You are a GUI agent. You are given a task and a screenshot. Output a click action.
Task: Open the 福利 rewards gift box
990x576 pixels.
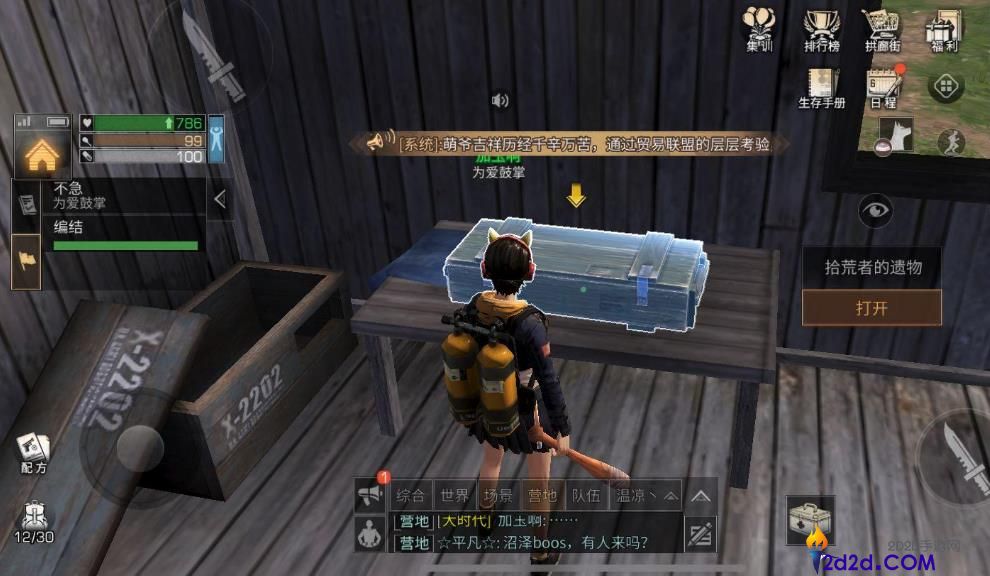(x=943, y=28)
